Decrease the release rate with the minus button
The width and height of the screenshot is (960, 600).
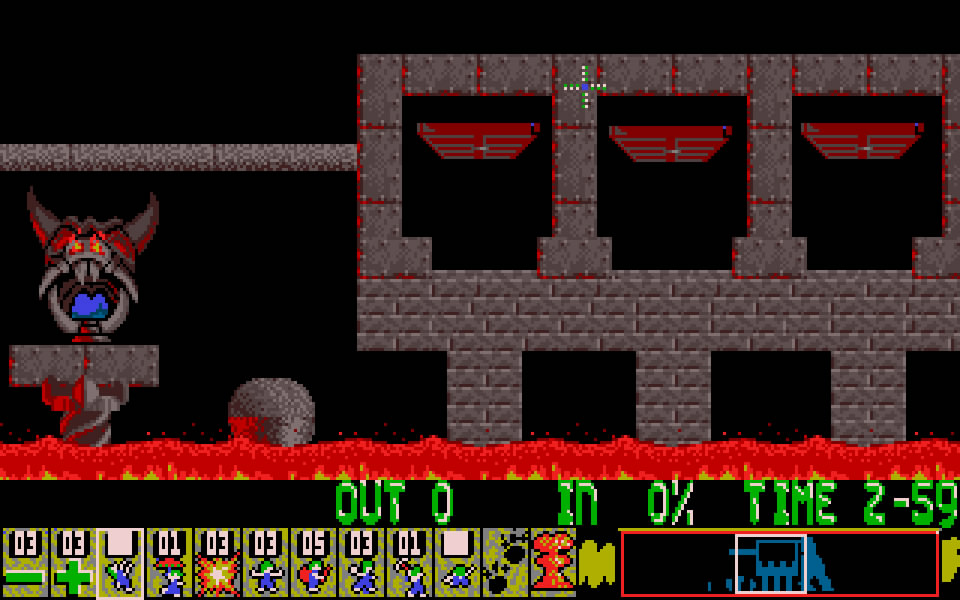click(x=24, y=563)
